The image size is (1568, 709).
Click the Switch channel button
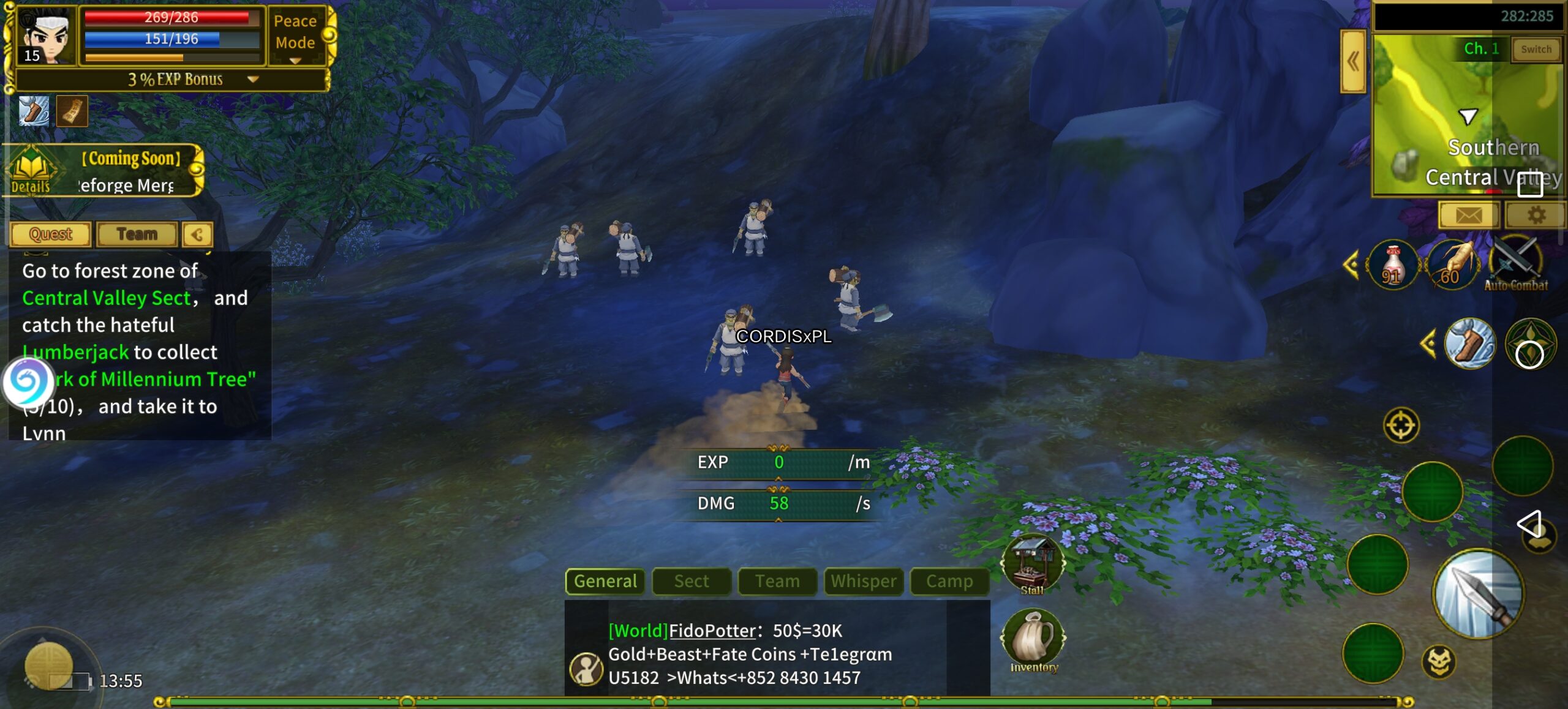[x=1536, y=50]
